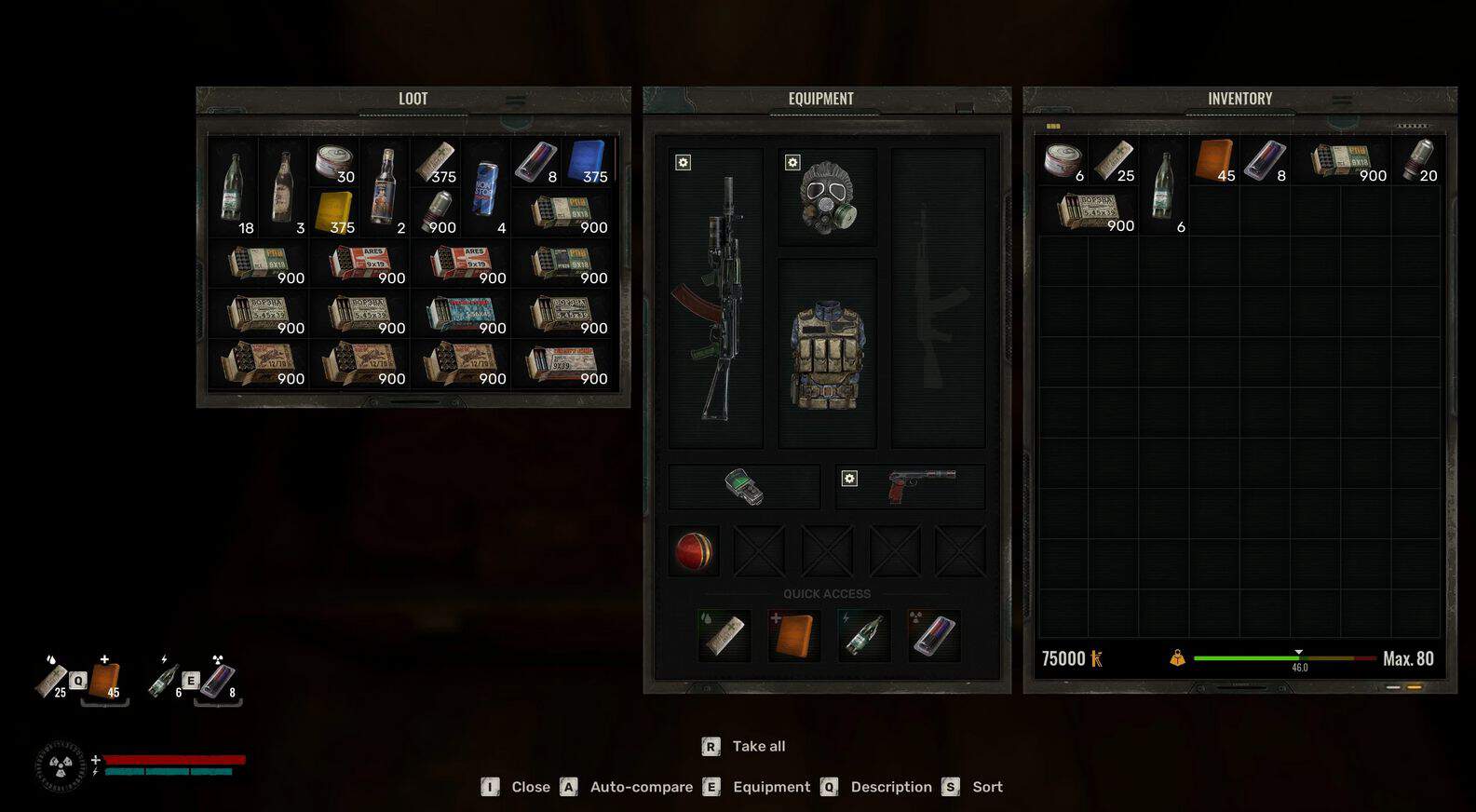Click the orange medkit quick access slot
The width and height of the screenshot is (1476, 812).
(794, 636)
